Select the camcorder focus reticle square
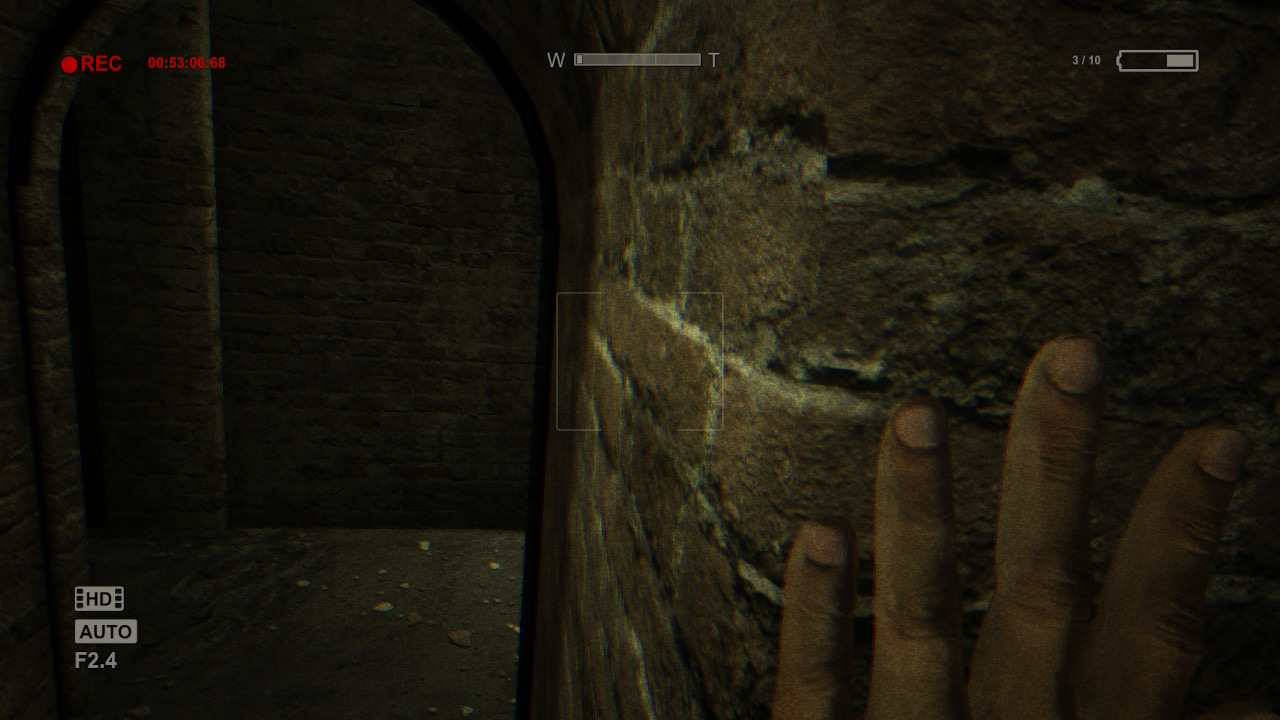This screenshot has height=720, width=1280. click(640, 360)
